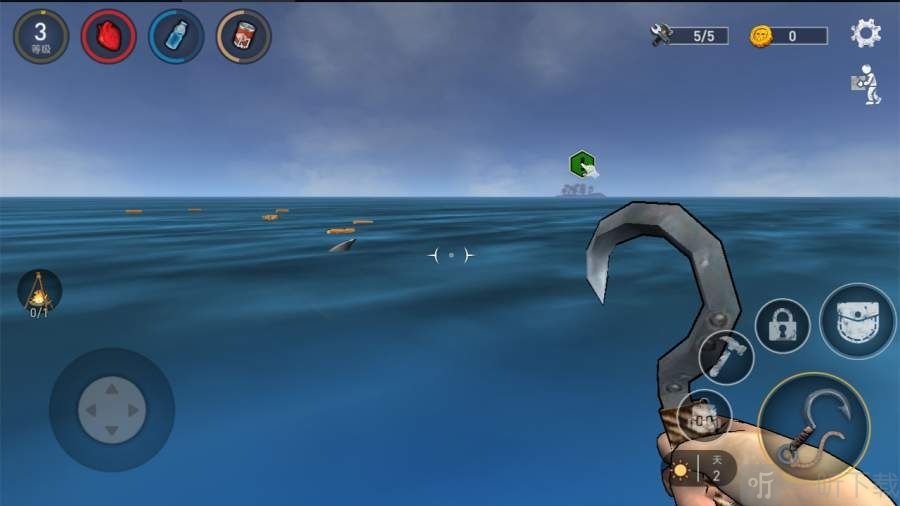Check the red heart health icon
900x506 pixels.
click(x=108, y=36)
